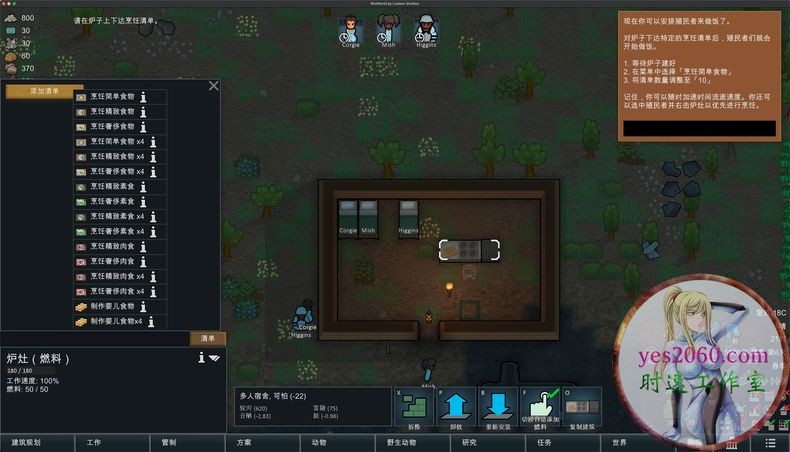Select colonist Corgie's portrait
The height and width of the screenshot is (452, 790).
tap(350, 30)
